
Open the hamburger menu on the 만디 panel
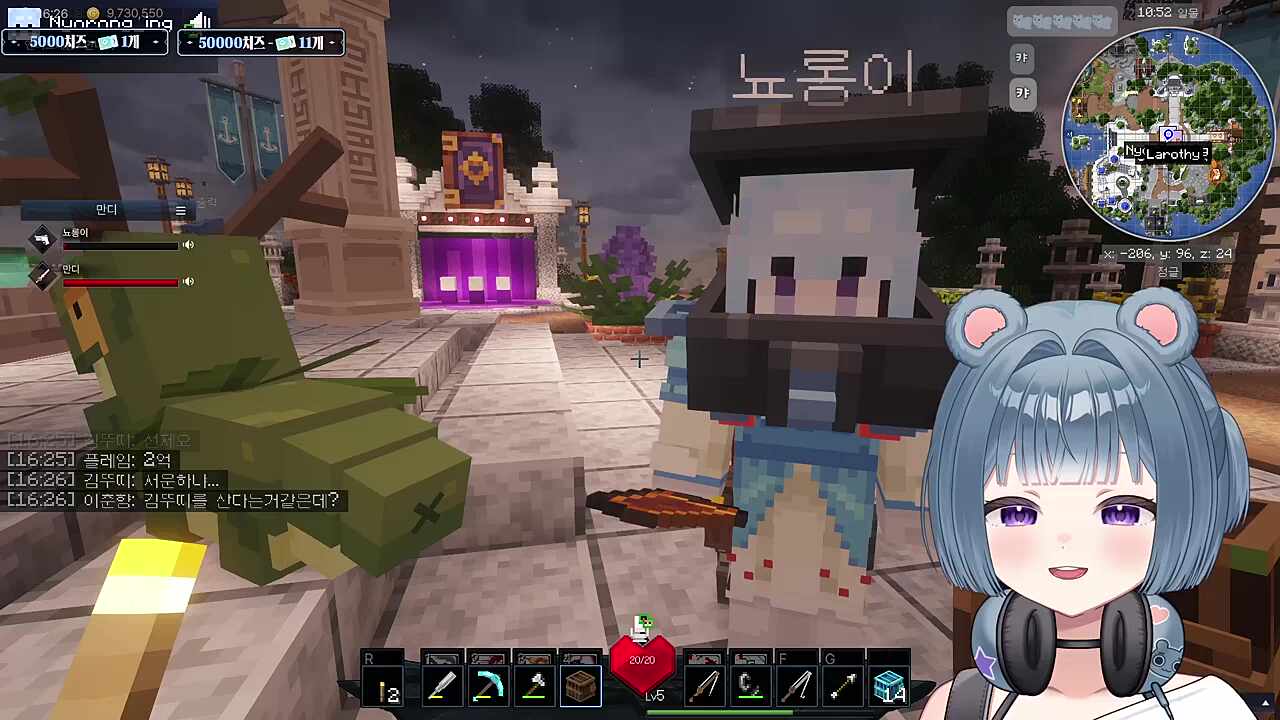point(180,210)
